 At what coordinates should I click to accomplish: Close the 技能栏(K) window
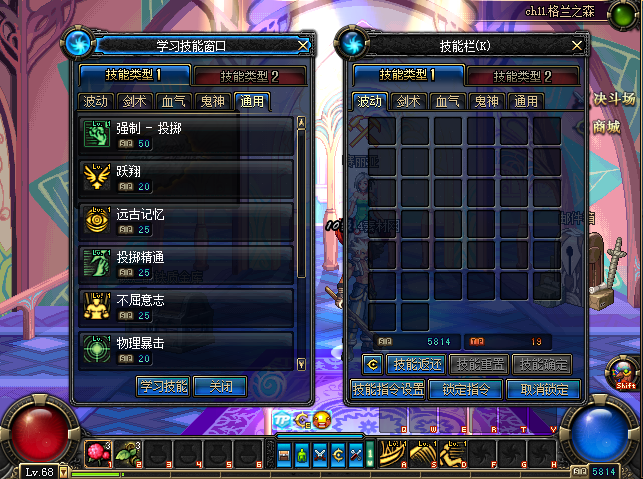click(x=577, y=45)
